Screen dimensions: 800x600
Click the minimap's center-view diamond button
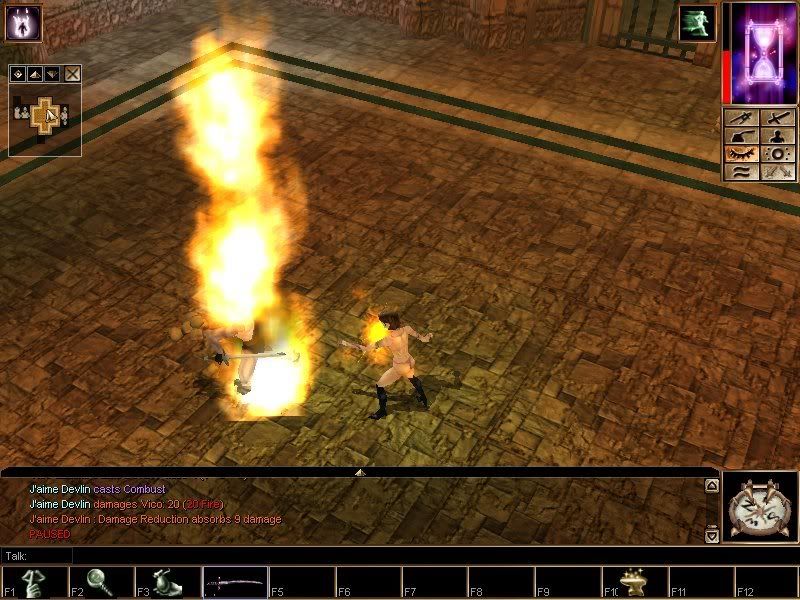point(17,74)
